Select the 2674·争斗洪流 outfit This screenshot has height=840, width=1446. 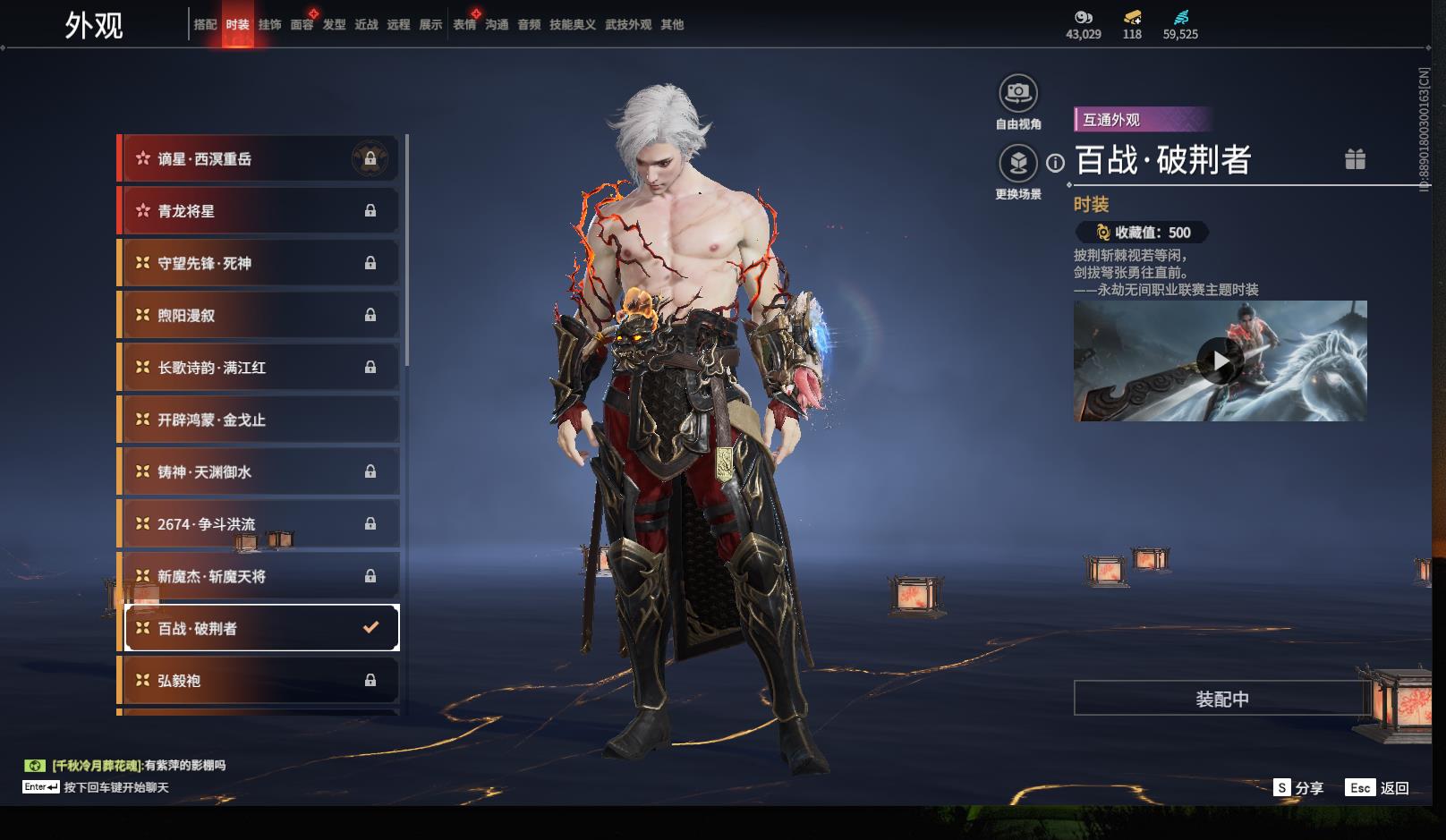click(x=259, y=524)
